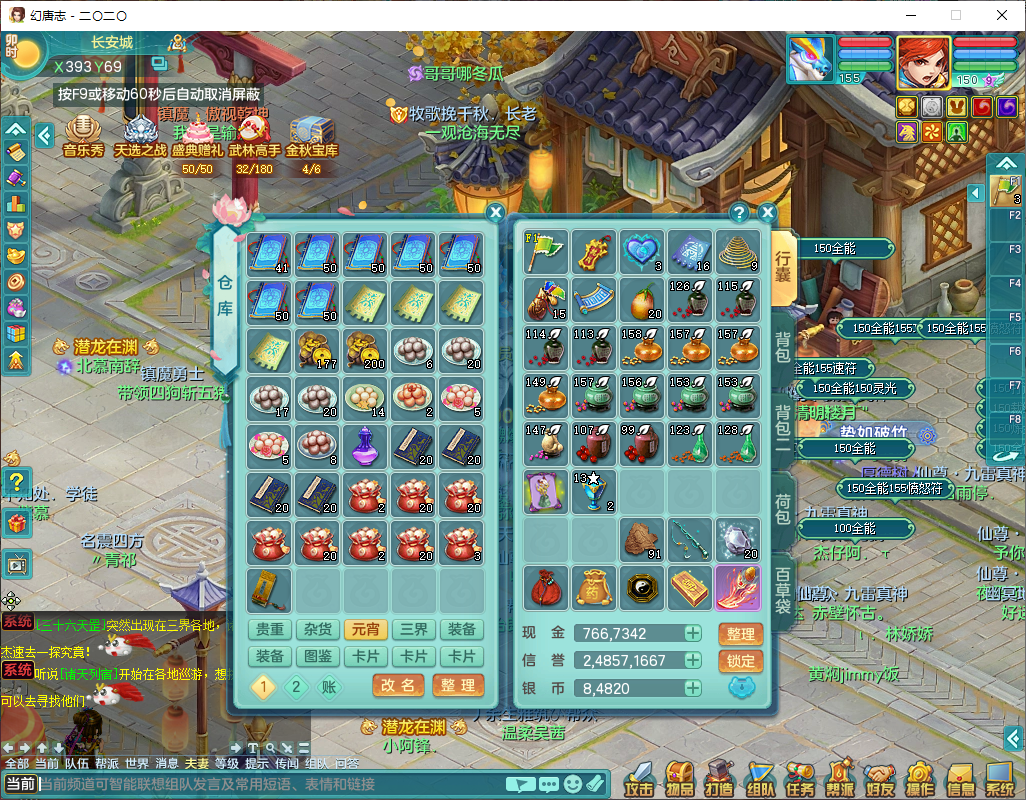
Task: Switch to the 背包 bag tab
Action: pyautogui.click(x=783, y=345)
